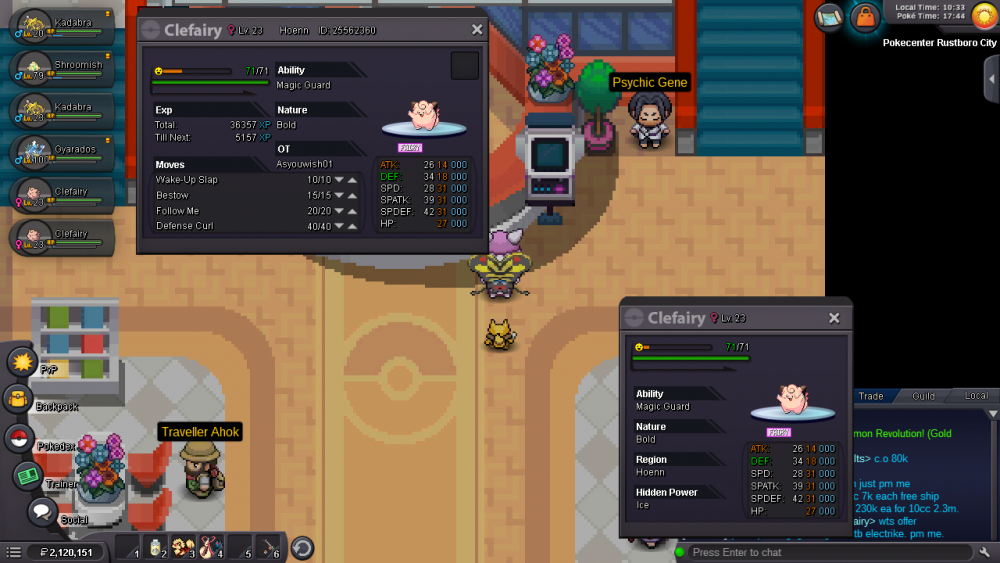Open the Backpack
1000x563 pixels.
click(19, 399)
